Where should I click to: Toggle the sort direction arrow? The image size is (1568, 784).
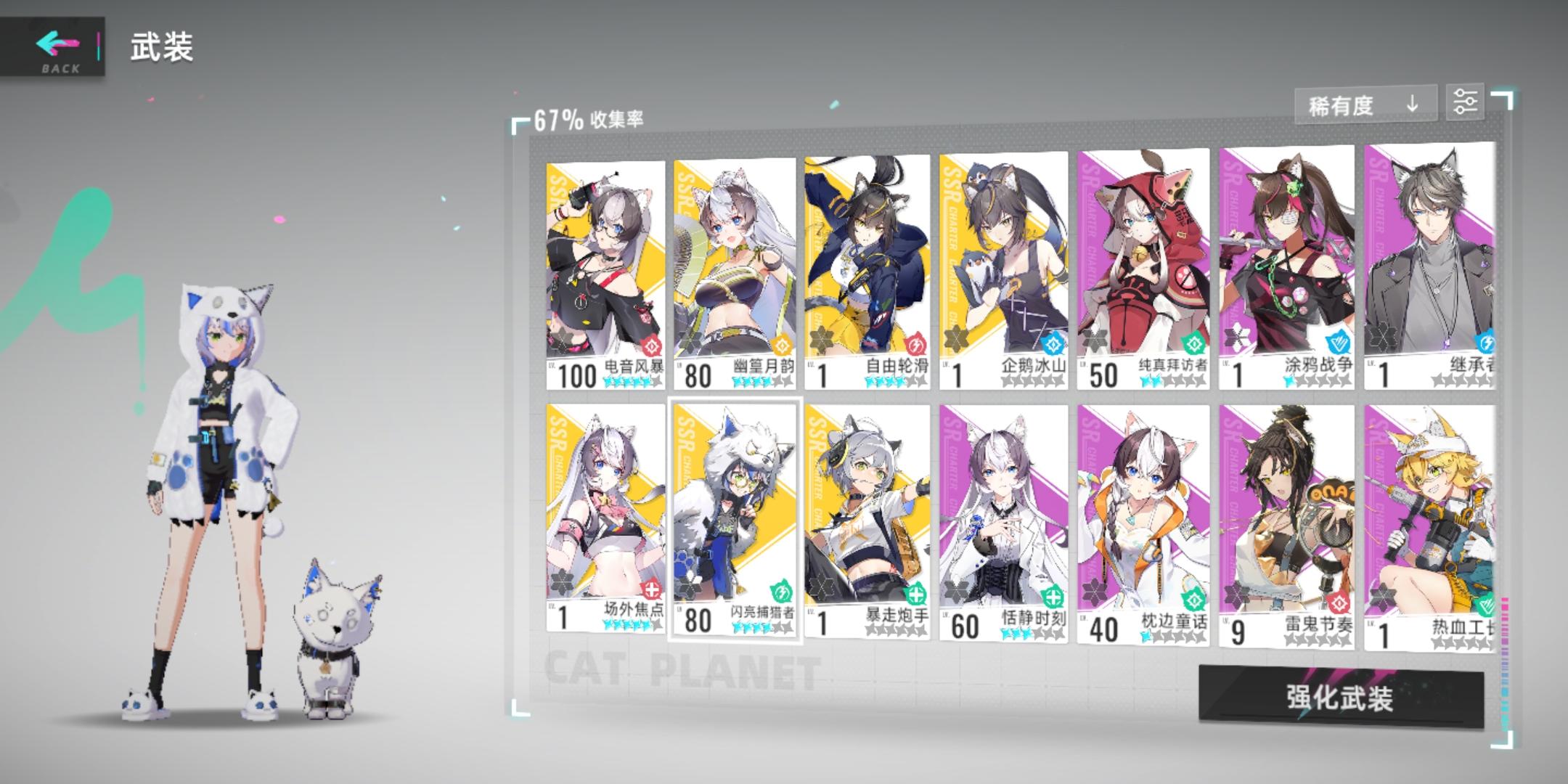point(1411,104)
